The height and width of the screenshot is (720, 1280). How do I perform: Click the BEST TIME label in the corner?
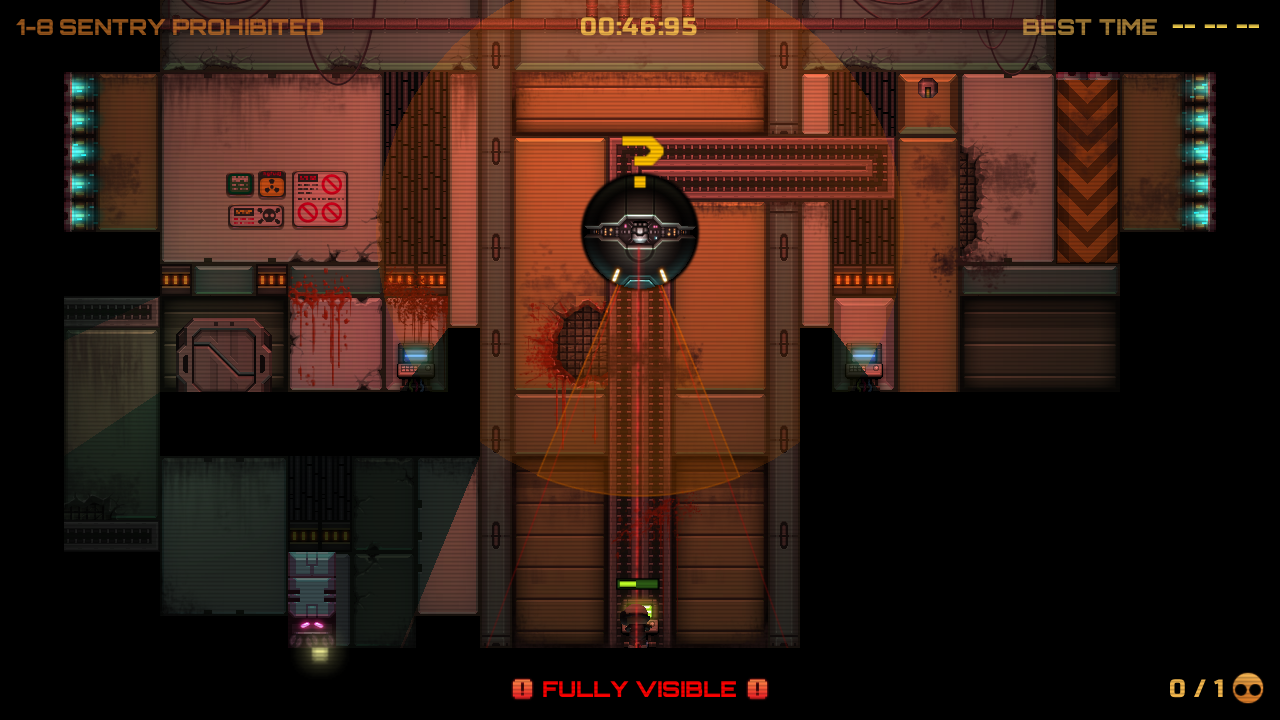click(x=1089, y=27)
